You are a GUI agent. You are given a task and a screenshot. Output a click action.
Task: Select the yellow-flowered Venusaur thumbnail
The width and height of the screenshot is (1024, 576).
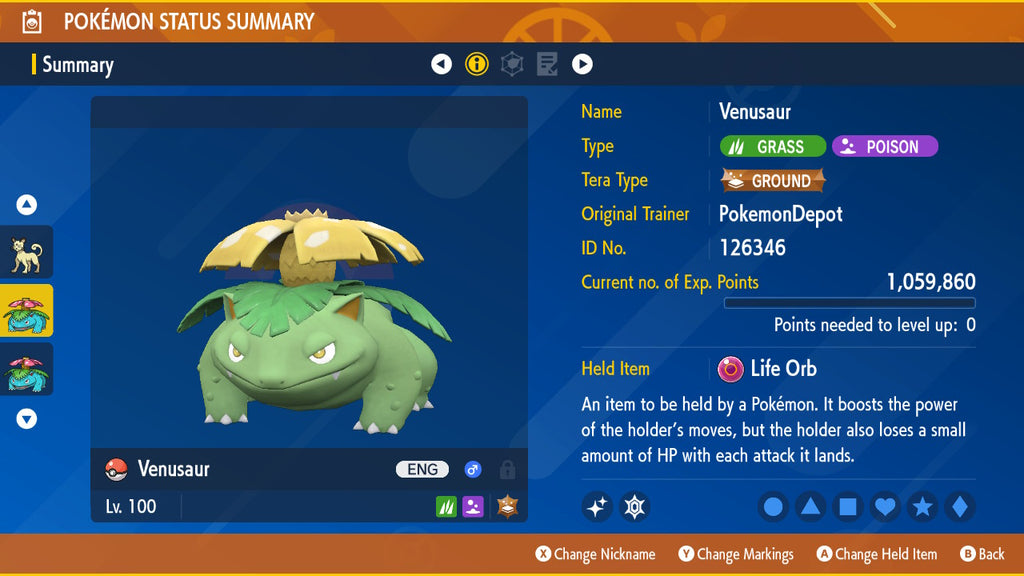26,312
